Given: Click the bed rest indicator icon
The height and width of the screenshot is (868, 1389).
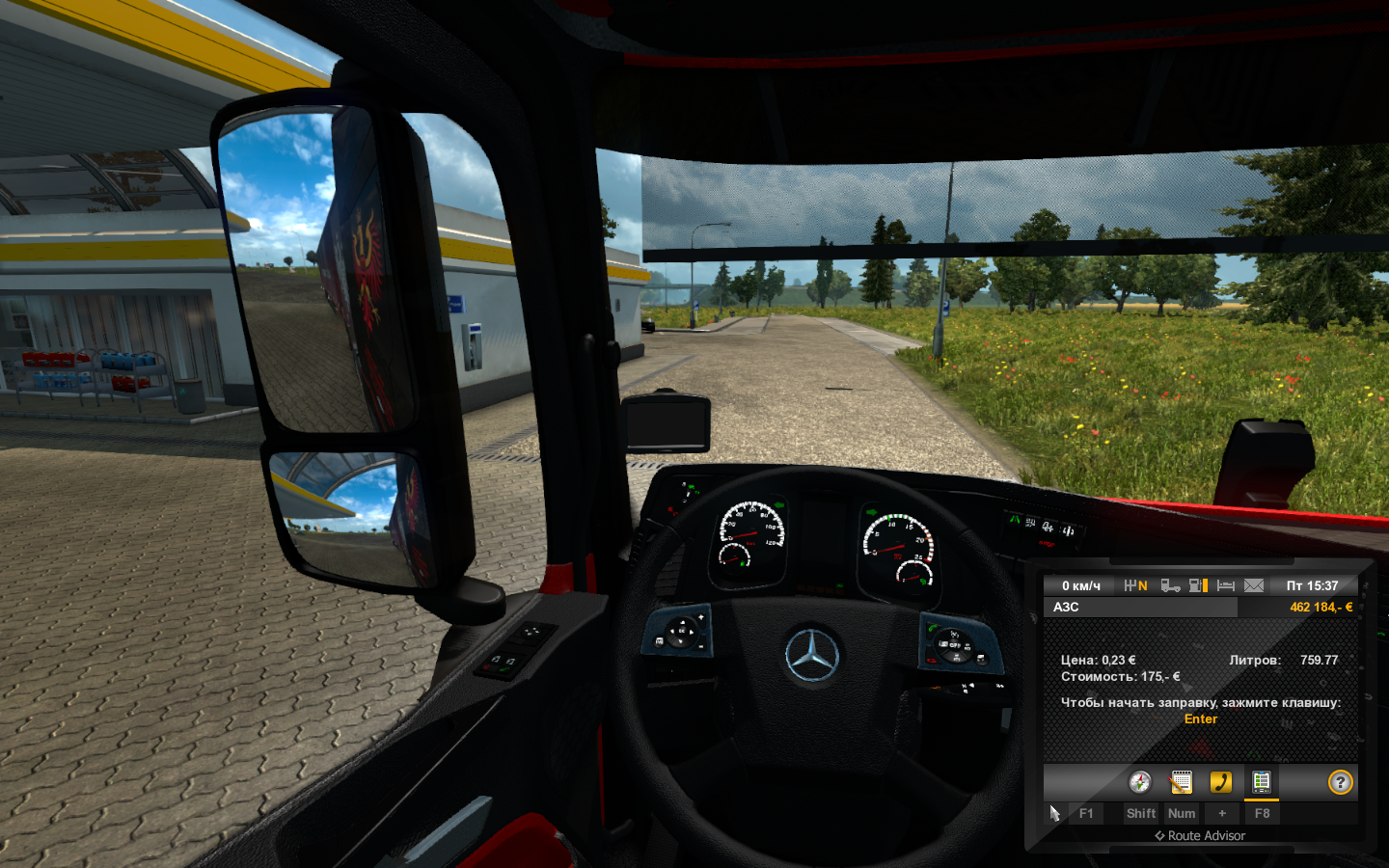Looking at the screenshot, I should [1226, 585].
